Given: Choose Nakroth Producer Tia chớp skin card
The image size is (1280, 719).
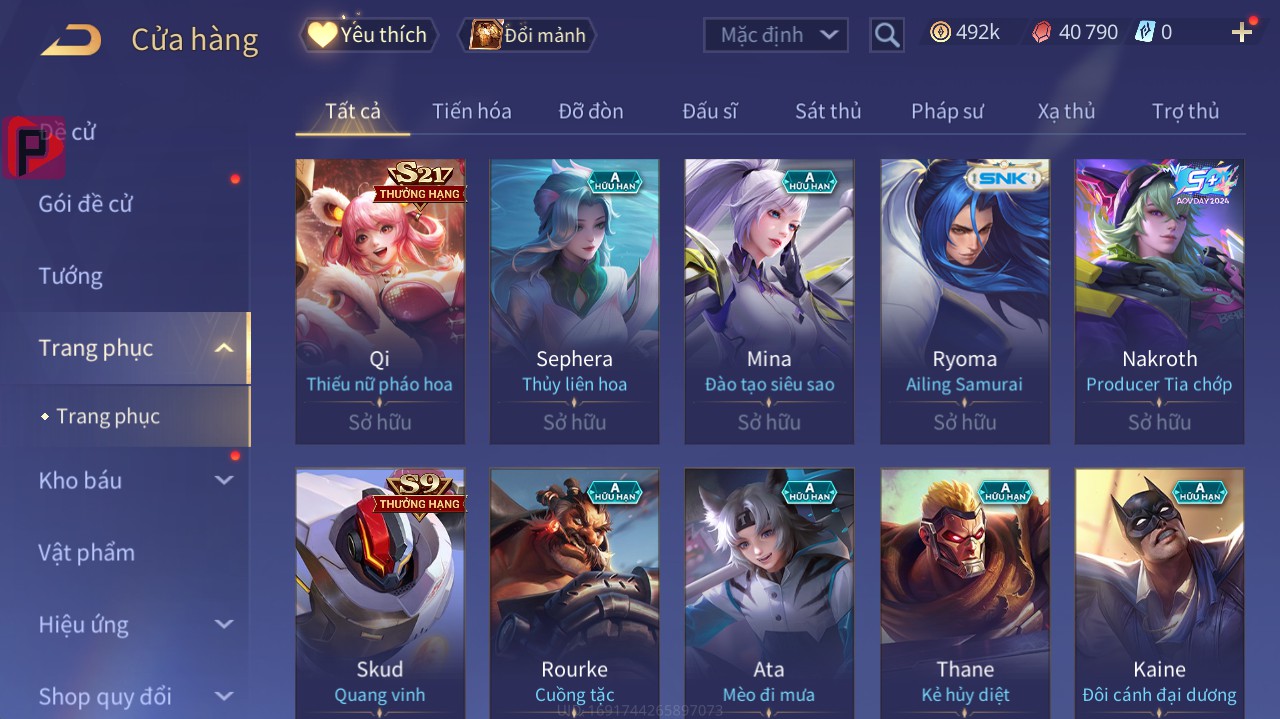Looking at the screenshot, I should click(1159, 301).
